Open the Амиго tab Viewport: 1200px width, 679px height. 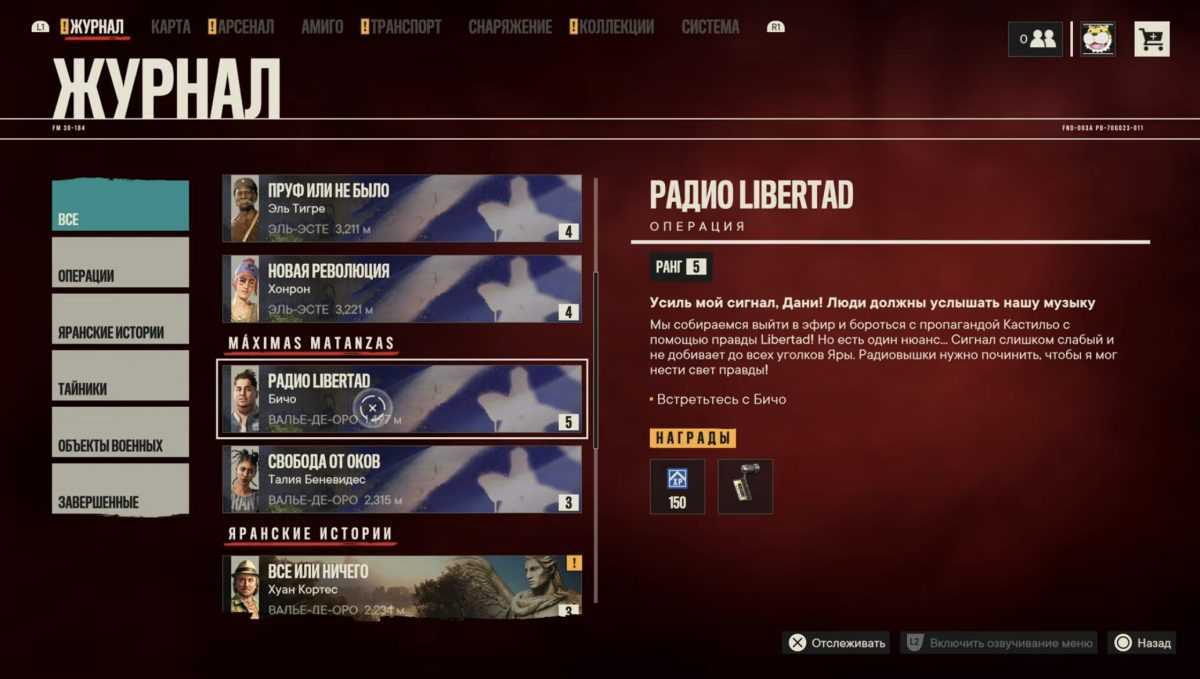[x=322, y=27]
